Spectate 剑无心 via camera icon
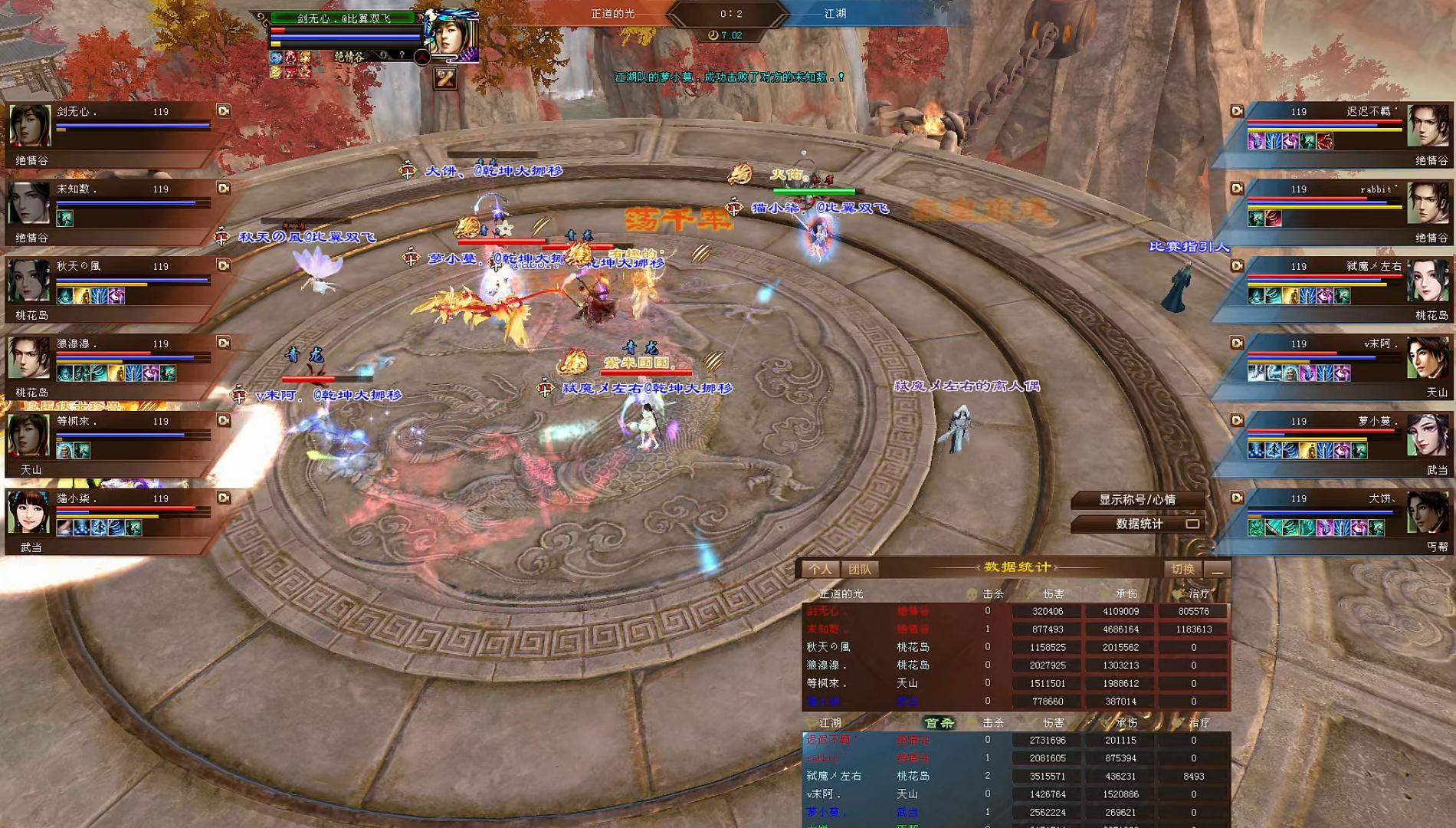Viewport: 1456px width, 828px height. [x=223, y=111]
